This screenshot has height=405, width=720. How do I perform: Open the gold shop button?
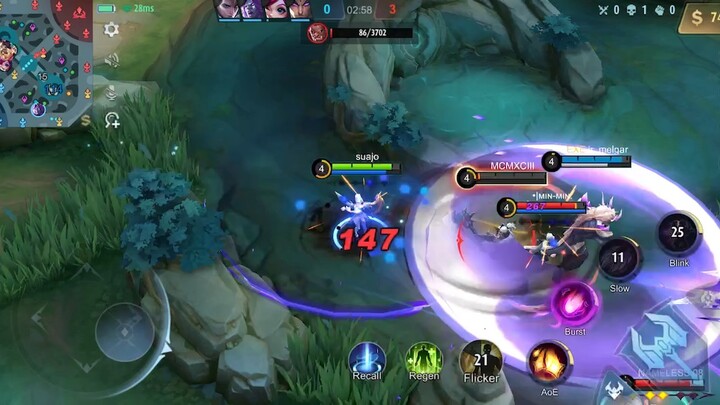click(698, 17)
